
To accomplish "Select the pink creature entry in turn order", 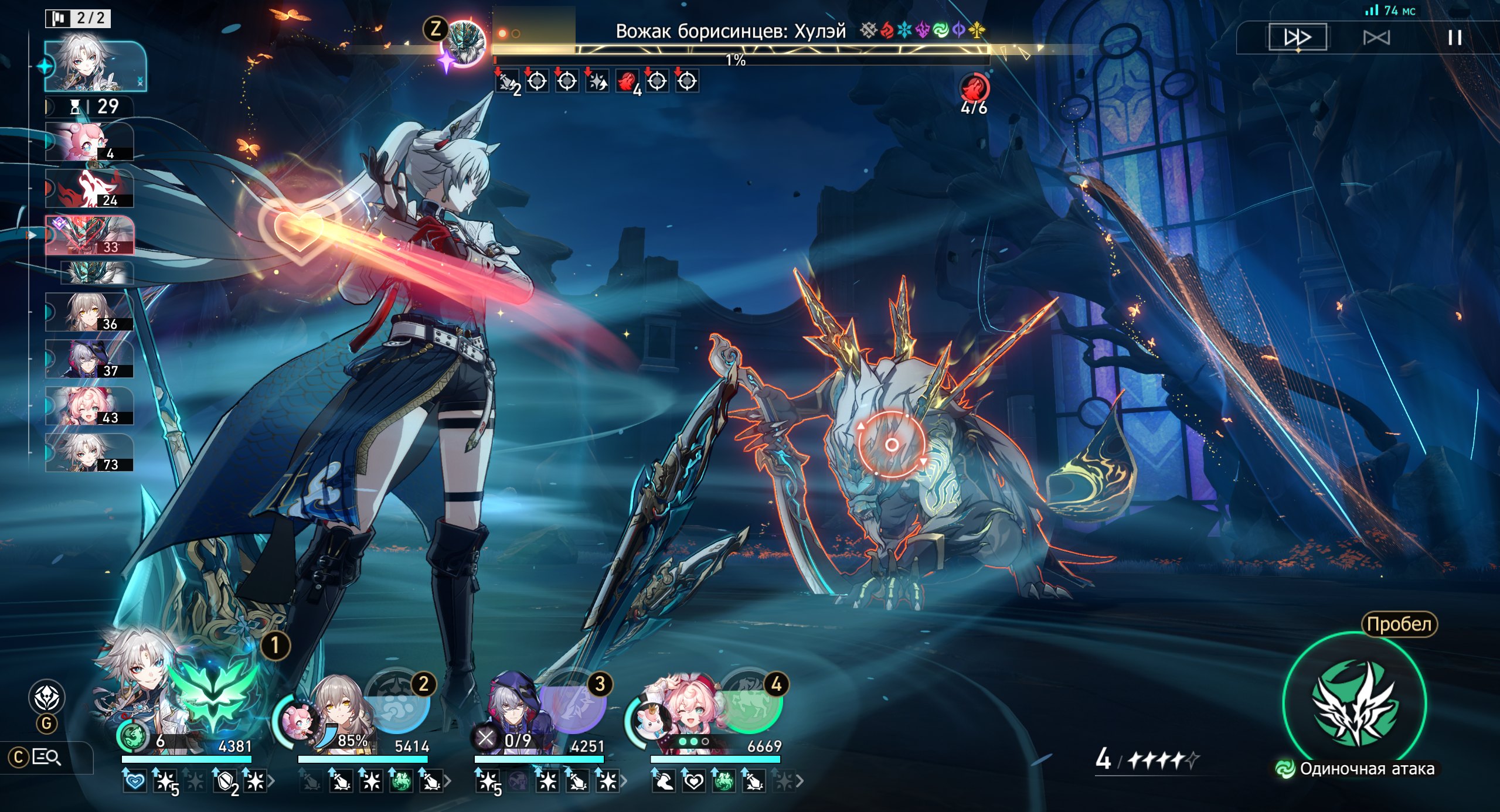I will [89, 142].
